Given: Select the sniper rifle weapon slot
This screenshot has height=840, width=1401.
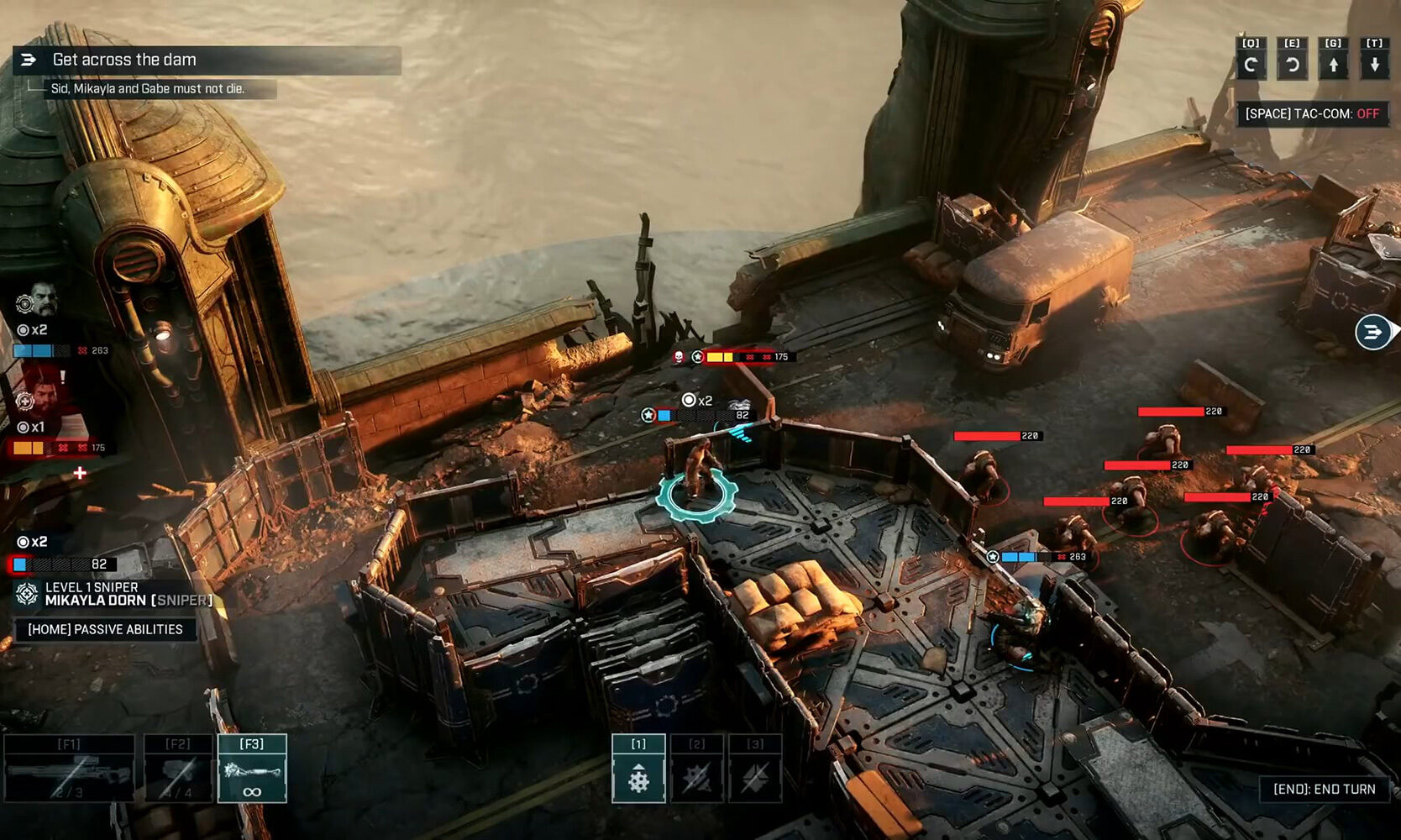Looking at the screenshot, I should click(x=69, y=769).
